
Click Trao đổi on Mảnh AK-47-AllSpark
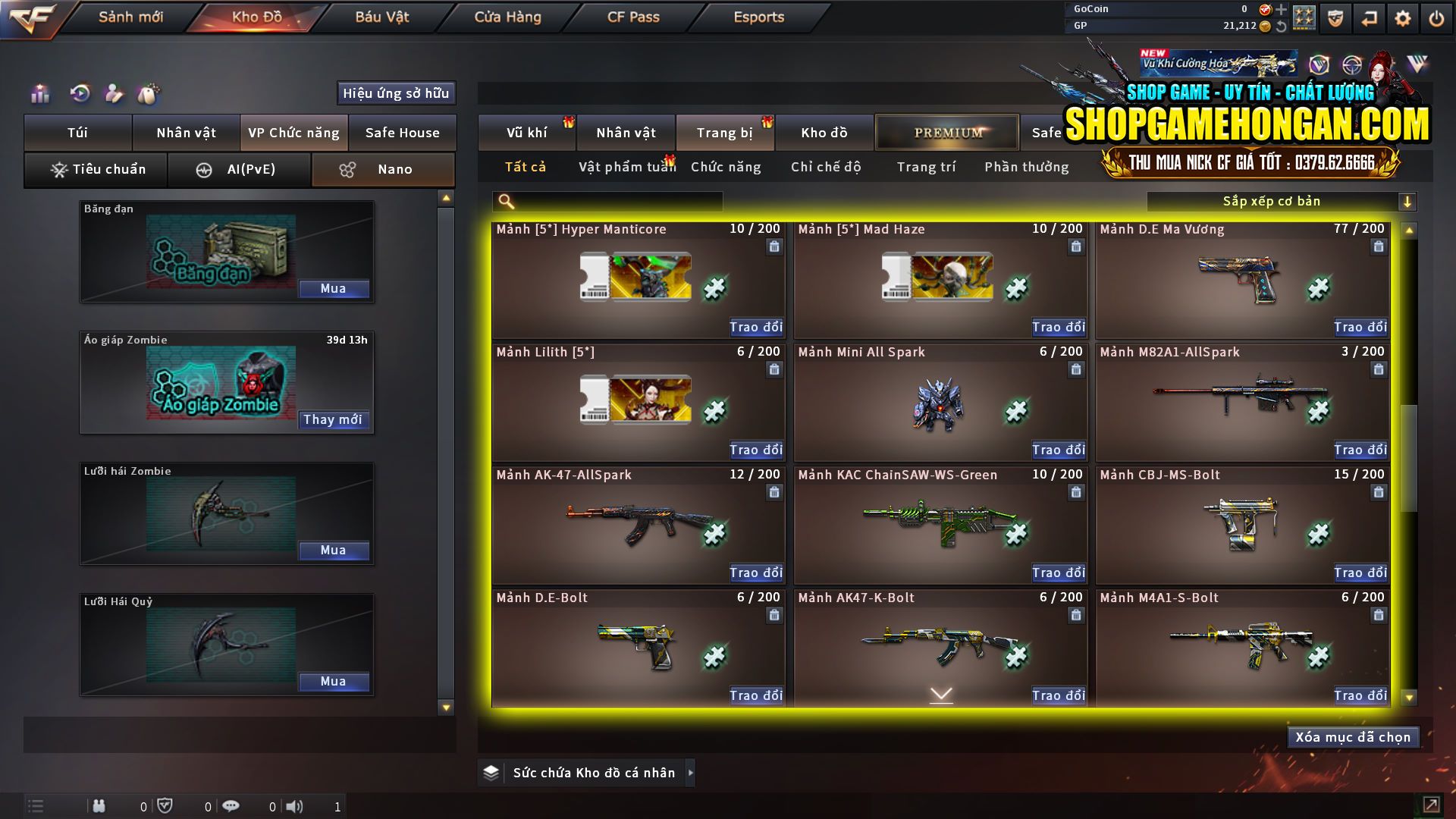(755, 573)
